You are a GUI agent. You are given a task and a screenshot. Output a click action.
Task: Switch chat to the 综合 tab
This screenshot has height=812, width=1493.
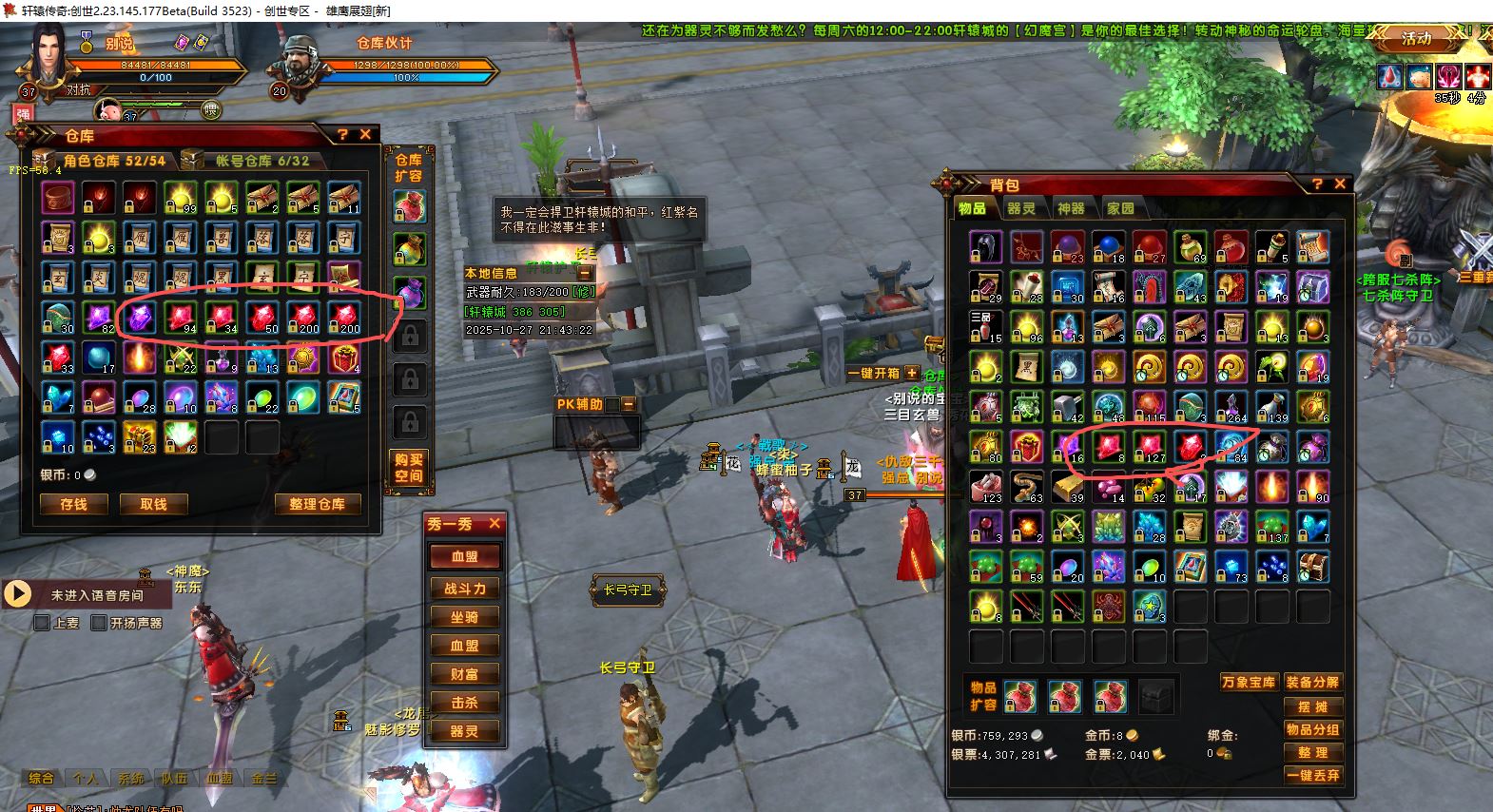point(41,778)
